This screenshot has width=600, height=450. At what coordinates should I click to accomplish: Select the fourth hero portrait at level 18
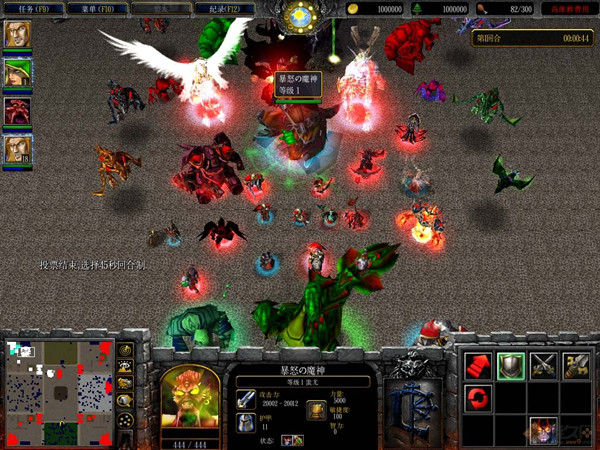coord(17,149)
